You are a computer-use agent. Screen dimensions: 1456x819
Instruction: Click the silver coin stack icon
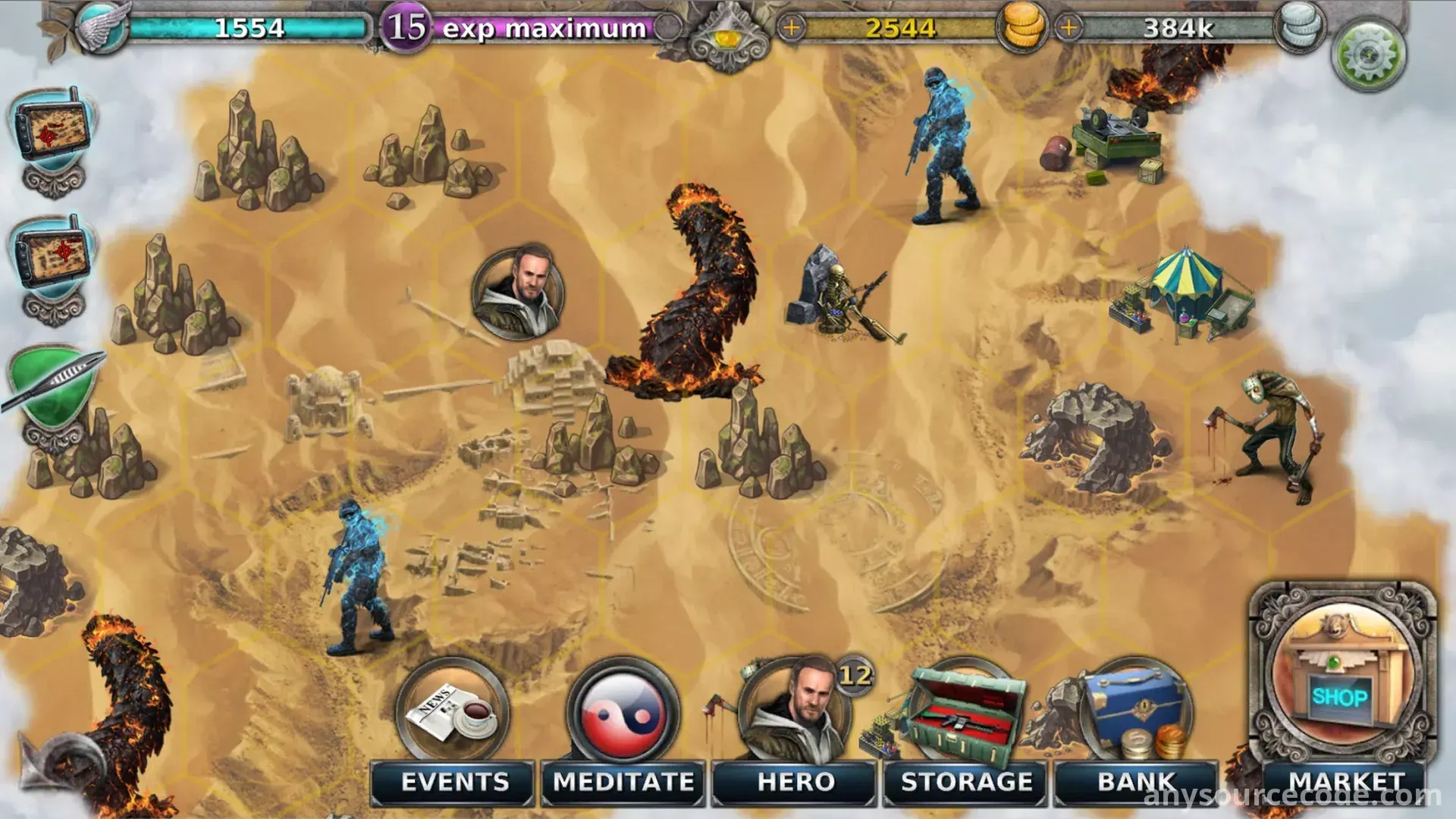coord(1301,28)
